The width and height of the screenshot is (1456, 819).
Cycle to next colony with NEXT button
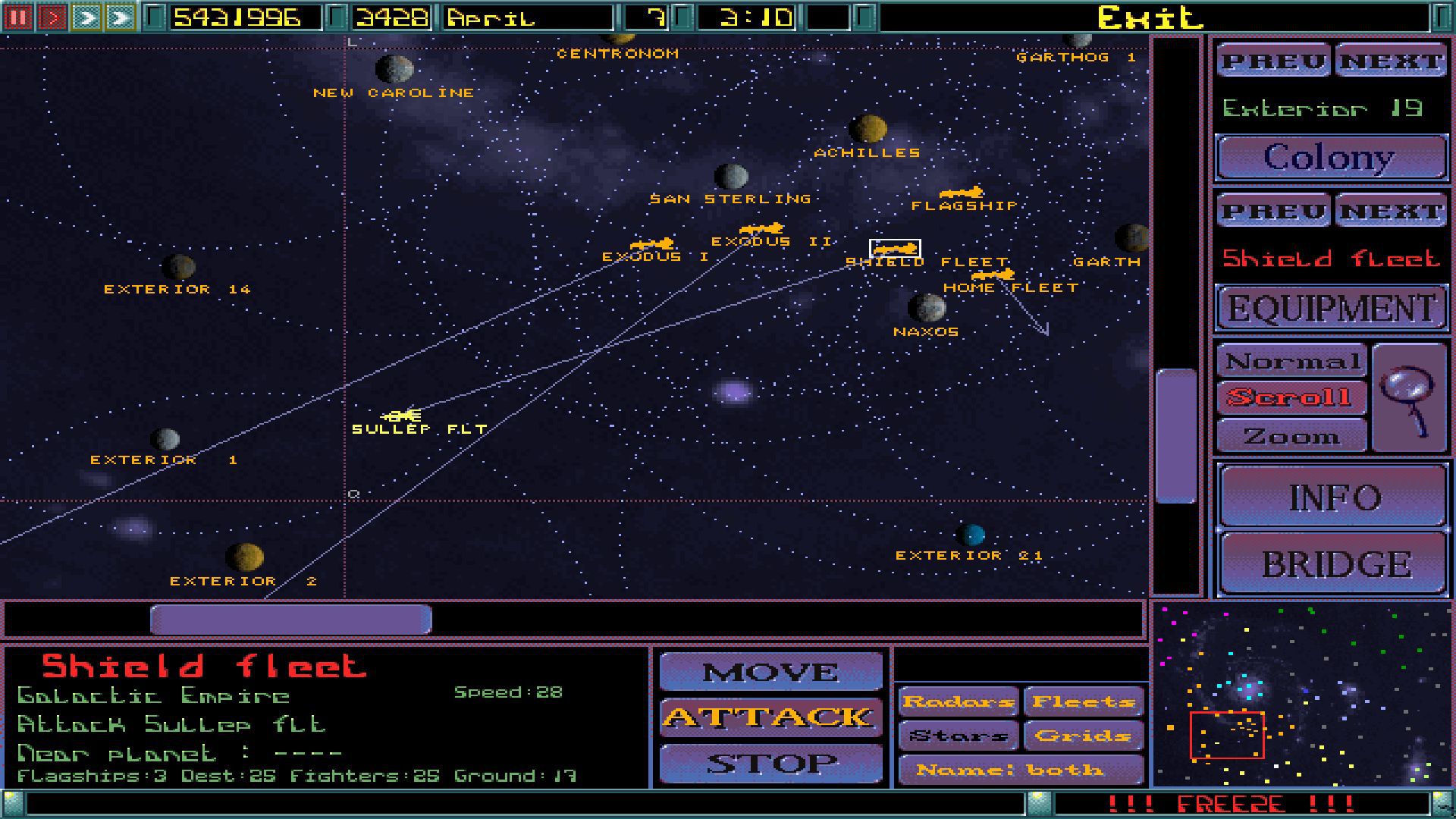click(x=1390, y=61)
